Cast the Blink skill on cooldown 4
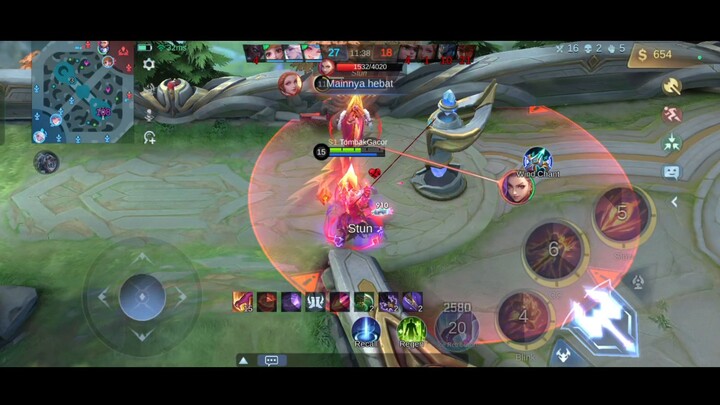This screenshot has width=720, height=405. [x=524, y=318]
